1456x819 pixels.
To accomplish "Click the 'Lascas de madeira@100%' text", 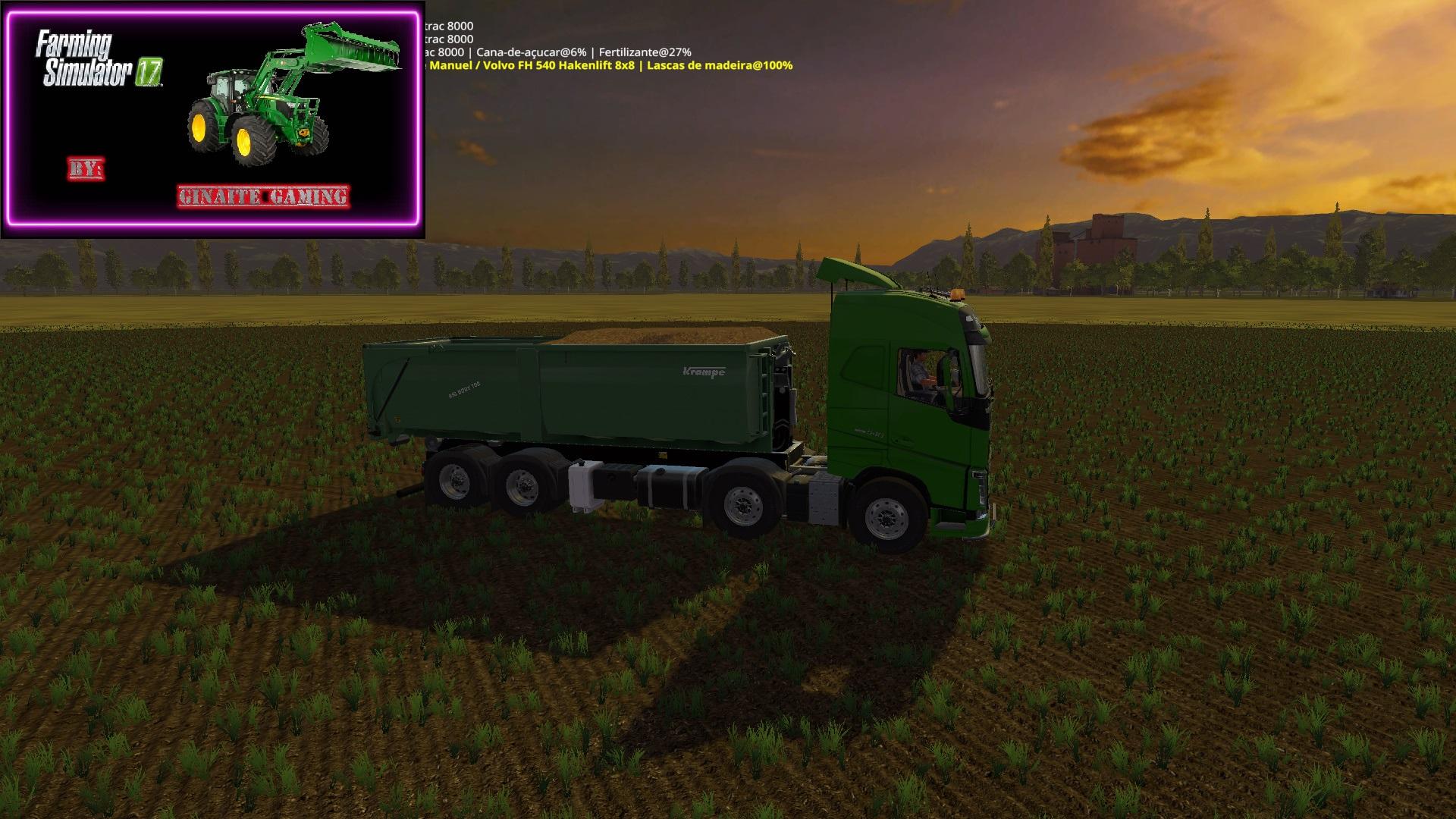I will (717, 67).
